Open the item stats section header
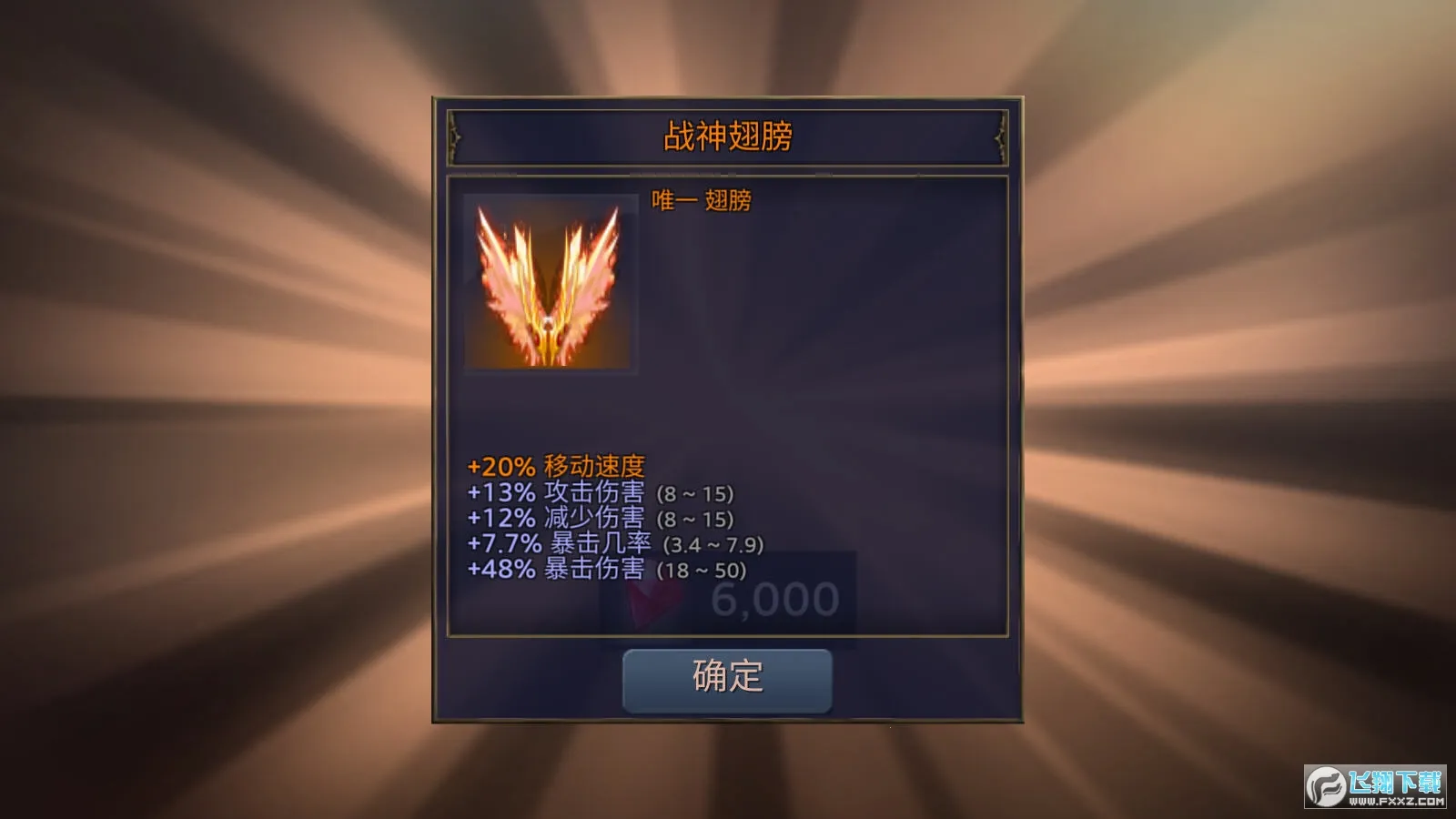 (557, 468)
